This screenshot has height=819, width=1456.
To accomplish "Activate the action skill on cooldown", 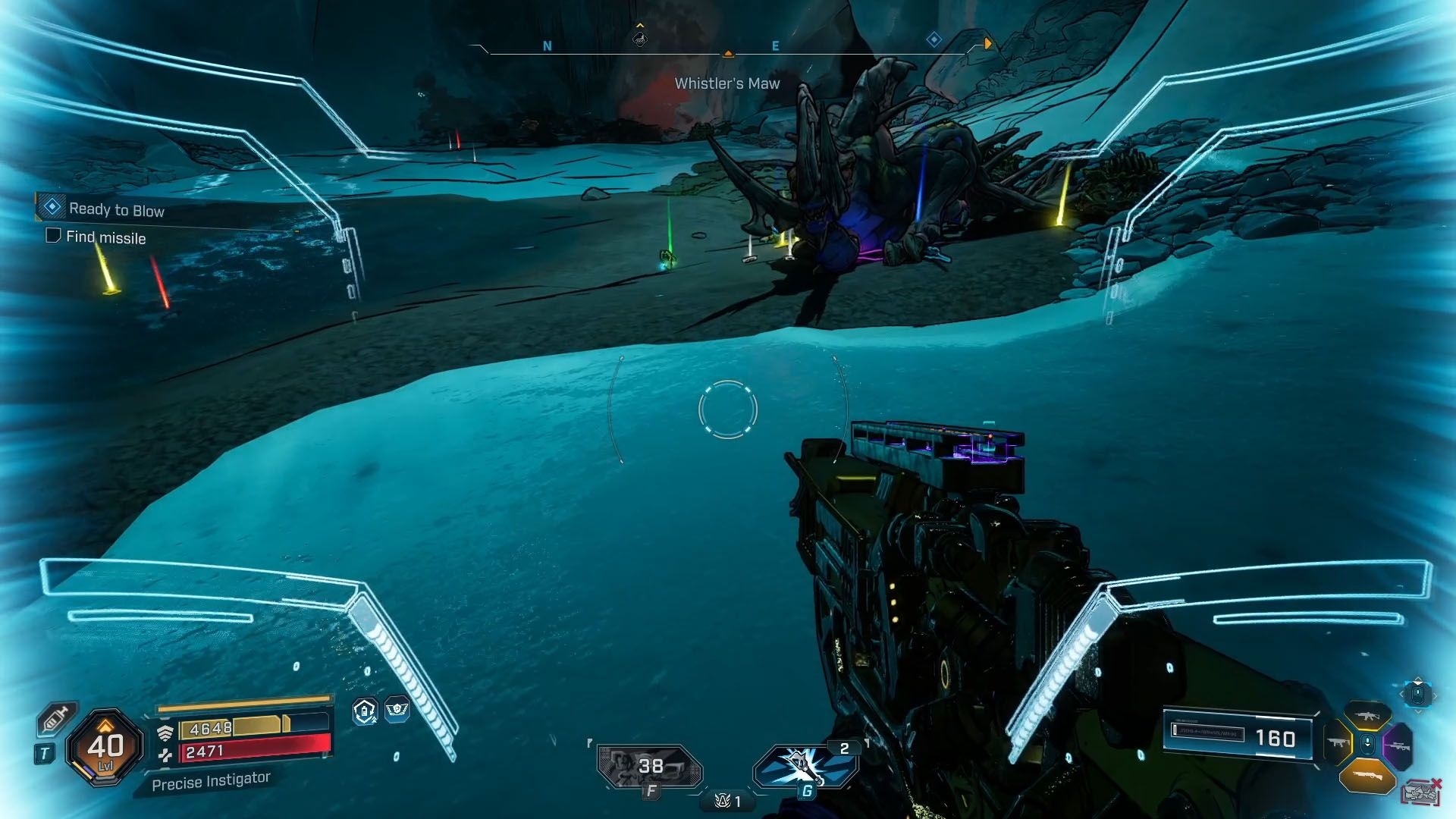I will [x=650, y=766].
